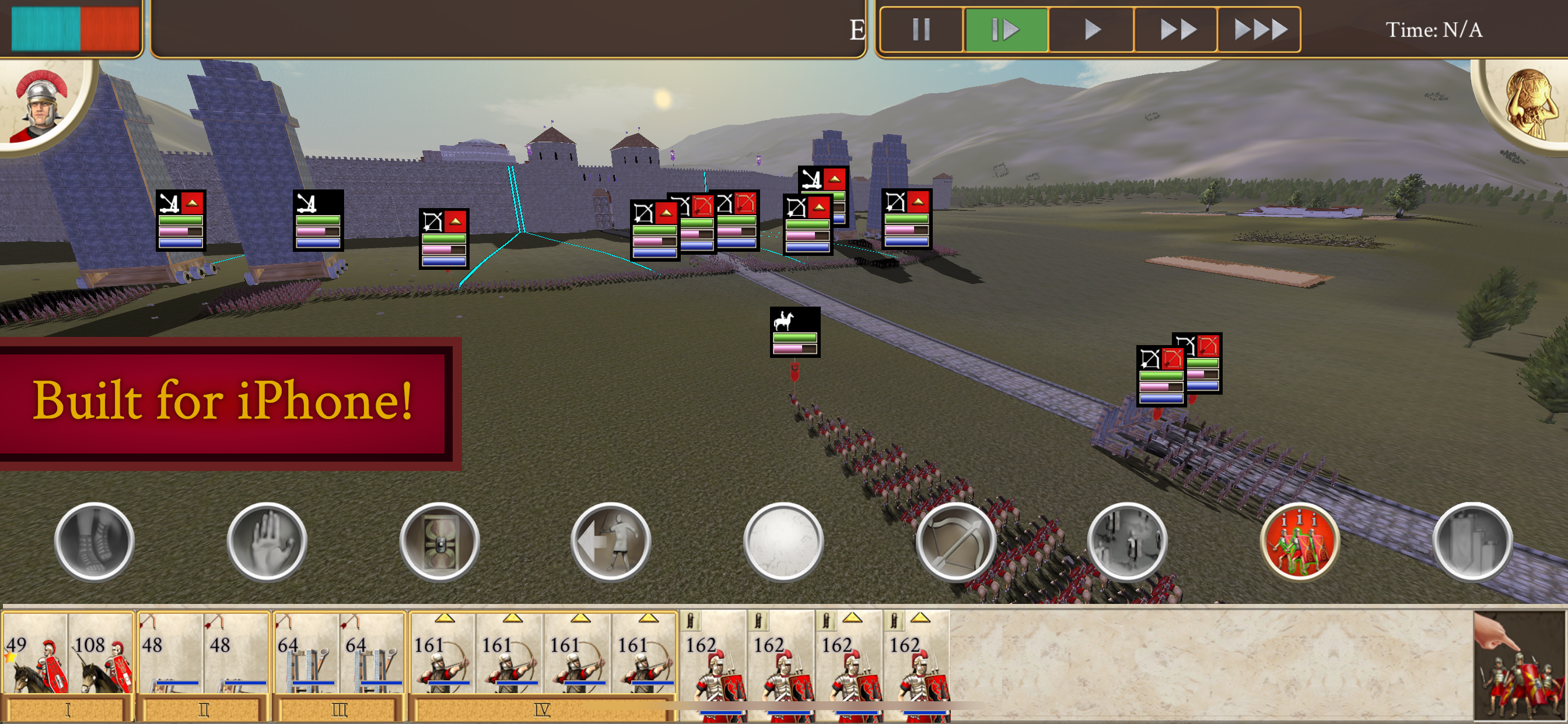Pause the battle
Image resolution: width=1568 pixels, height=724 pixels.
921,29
